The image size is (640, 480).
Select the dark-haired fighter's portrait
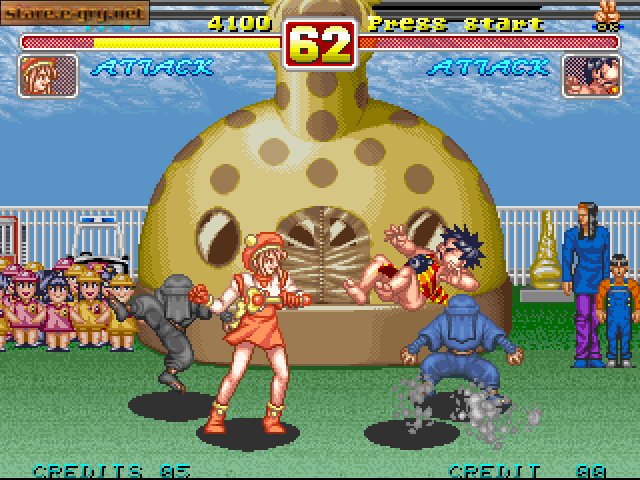(591, 76)
